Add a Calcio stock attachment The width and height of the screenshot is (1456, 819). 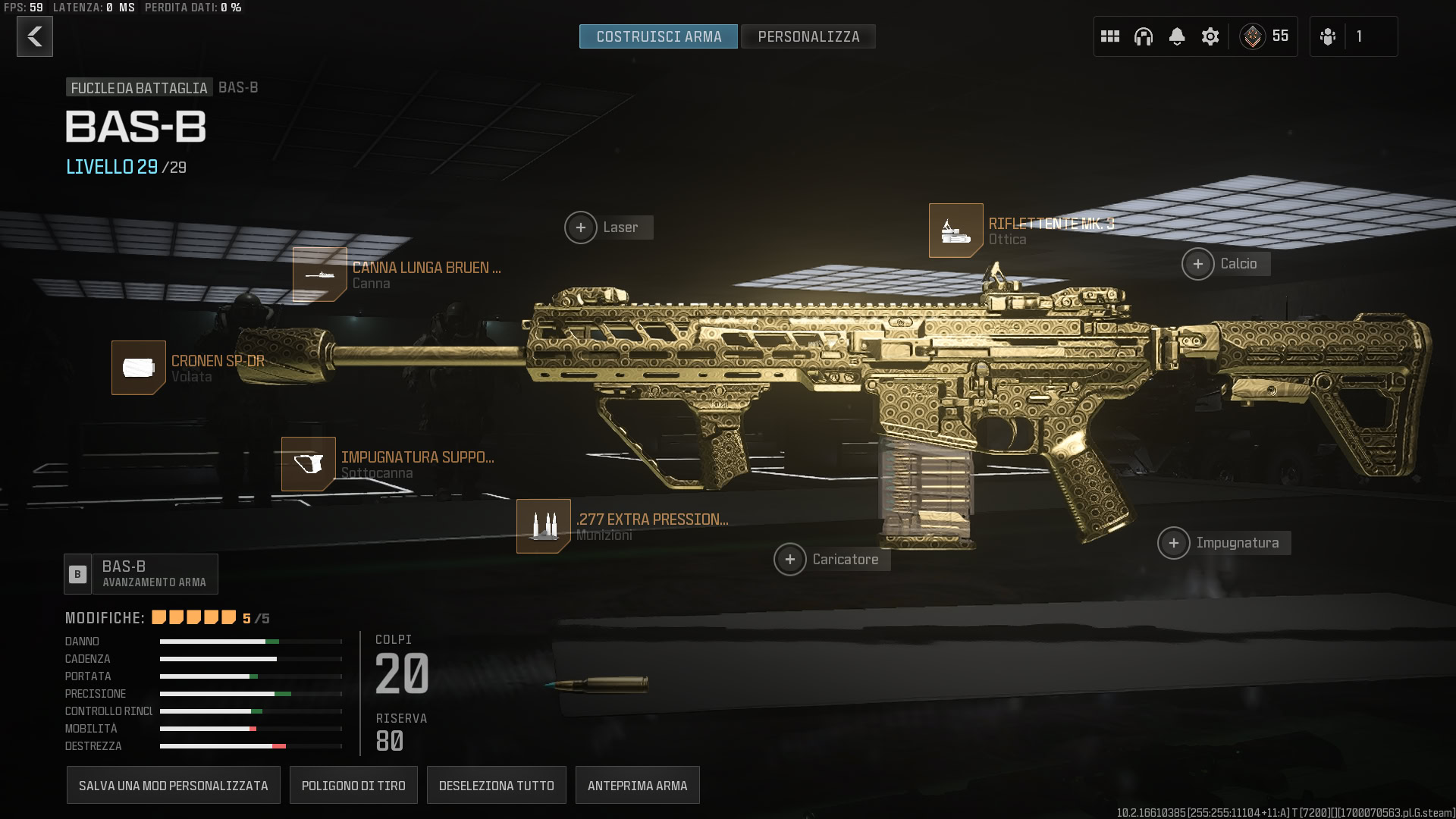(x=1198, y=264)
